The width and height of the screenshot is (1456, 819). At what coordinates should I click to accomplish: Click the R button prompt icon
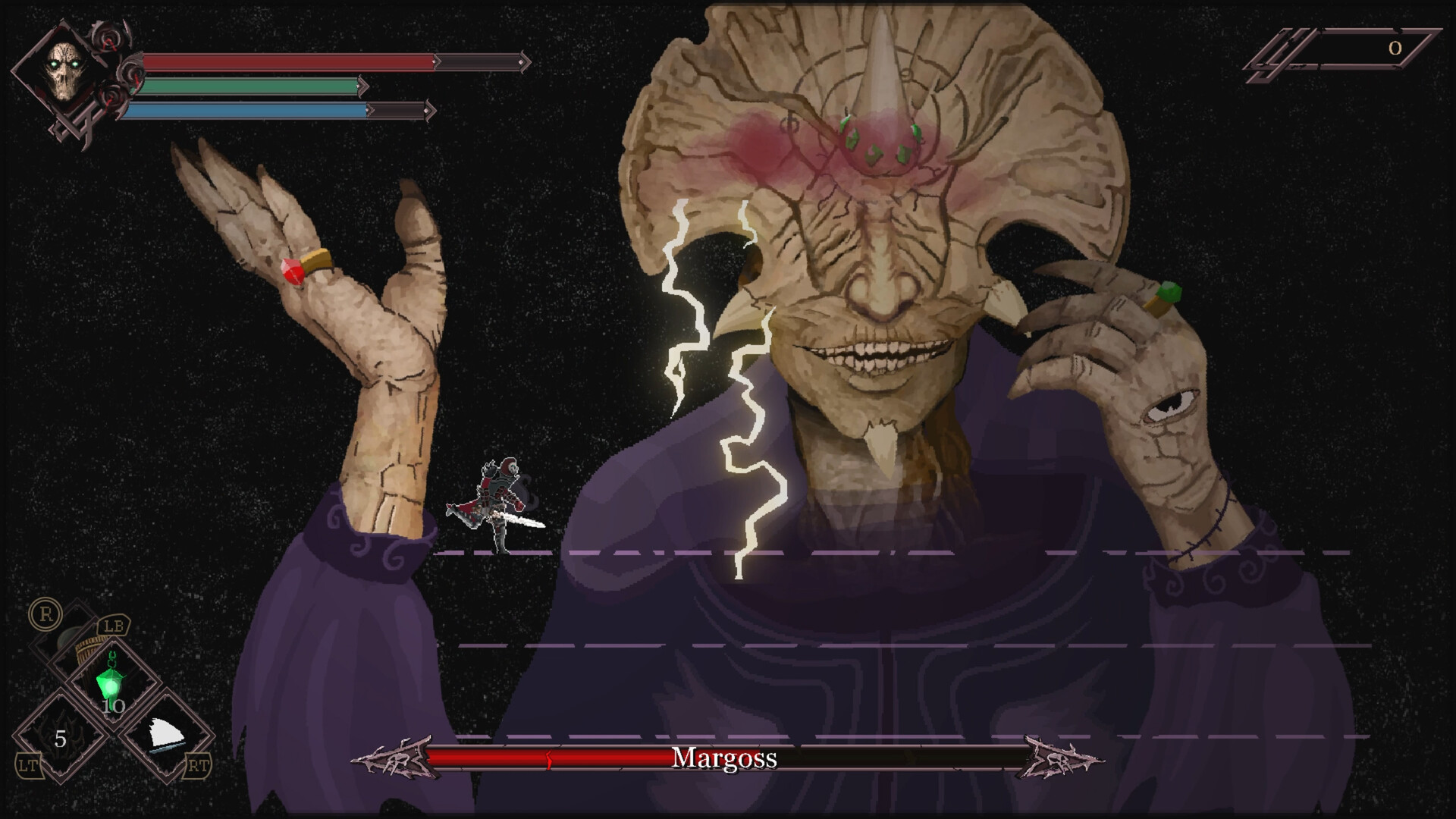(46, 613)
